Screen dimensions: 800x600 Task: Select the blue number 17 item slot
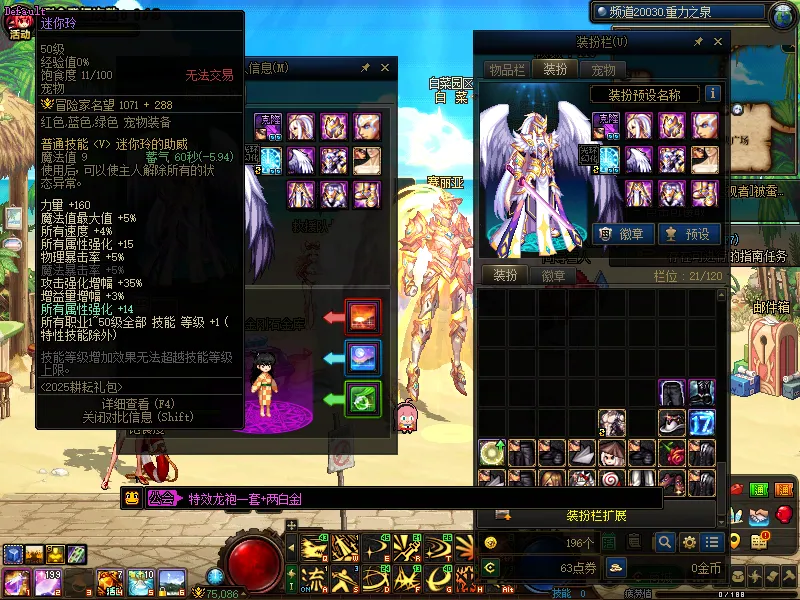click(x=702, y=422)
